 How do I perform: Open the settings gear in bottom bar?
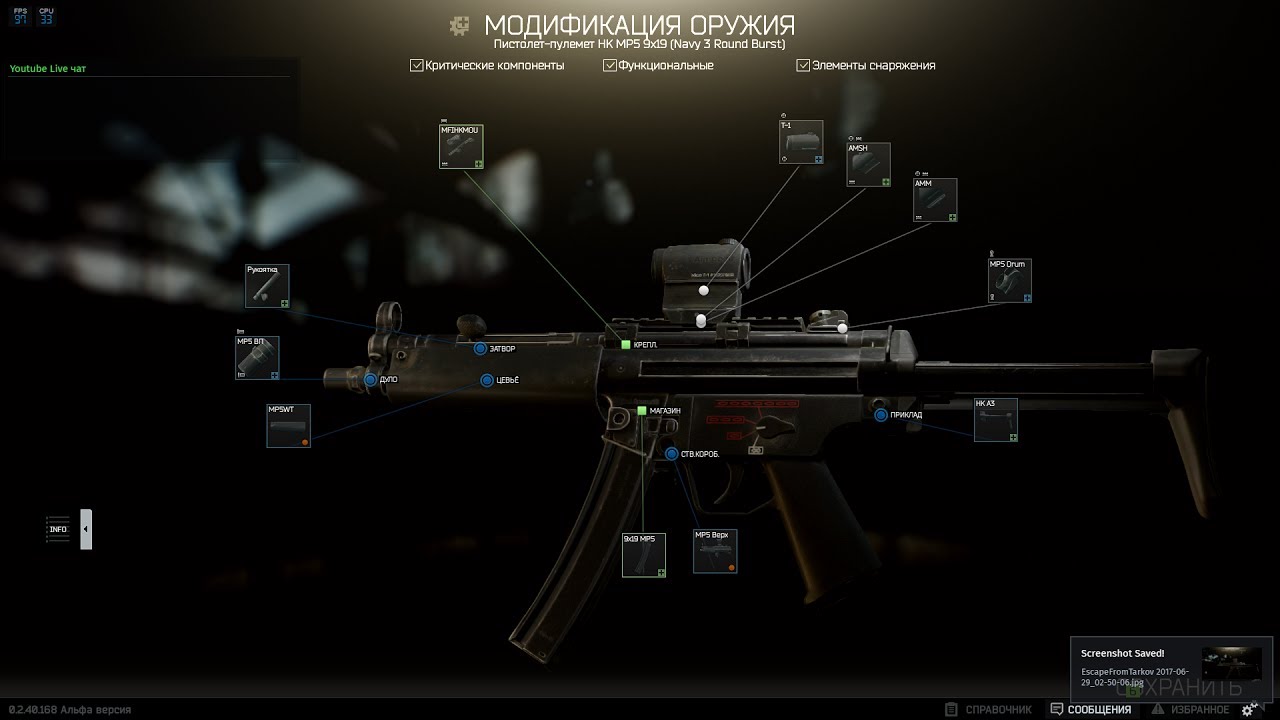(1249, 710)
